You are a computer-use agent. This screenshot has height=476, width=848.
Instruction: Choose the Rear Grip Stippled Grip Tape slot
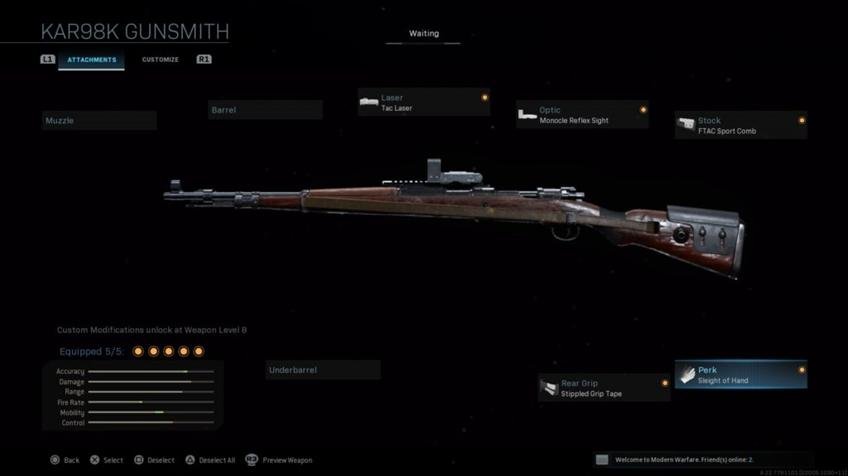(604, 388)
